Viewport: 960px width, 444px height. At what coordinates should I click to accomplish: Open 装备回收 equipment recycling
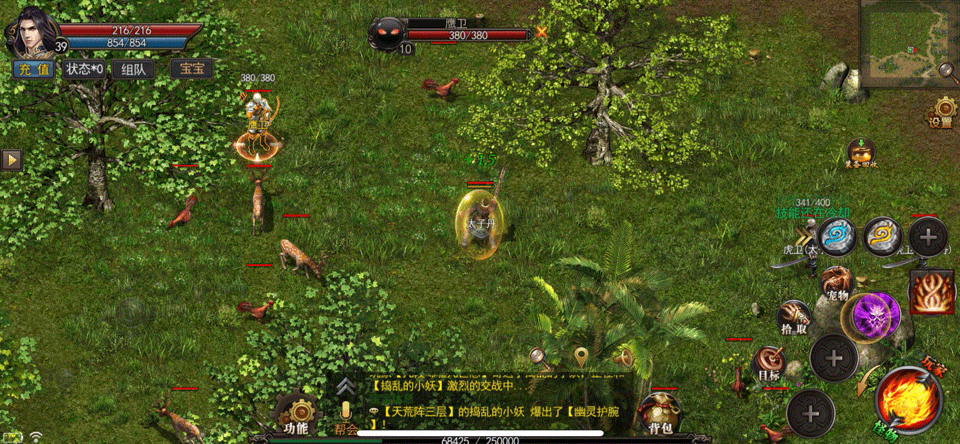pyautogui.click(x=860, y=152)
